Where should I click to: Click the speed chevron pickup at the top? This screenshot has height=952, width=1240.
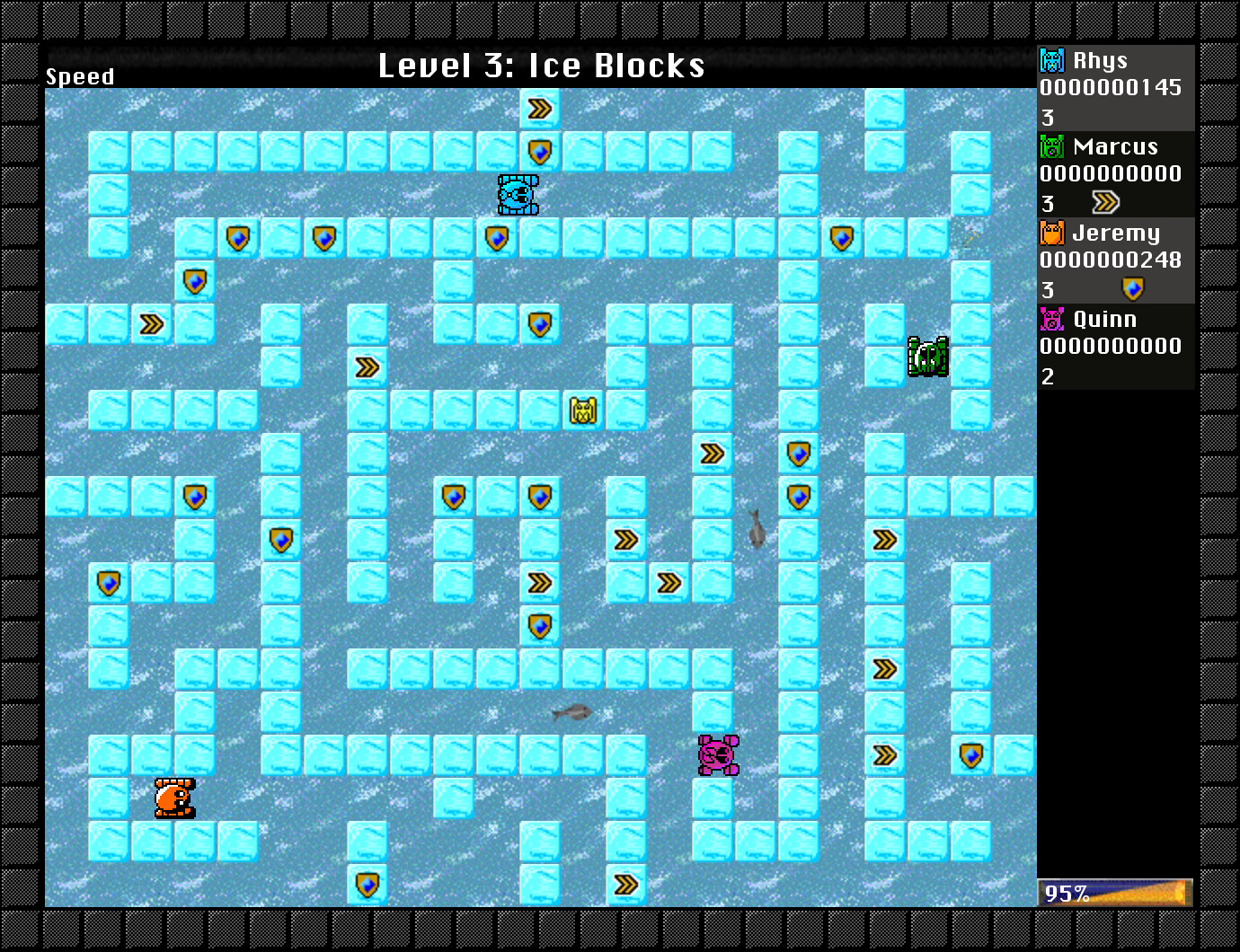(540, 108)
